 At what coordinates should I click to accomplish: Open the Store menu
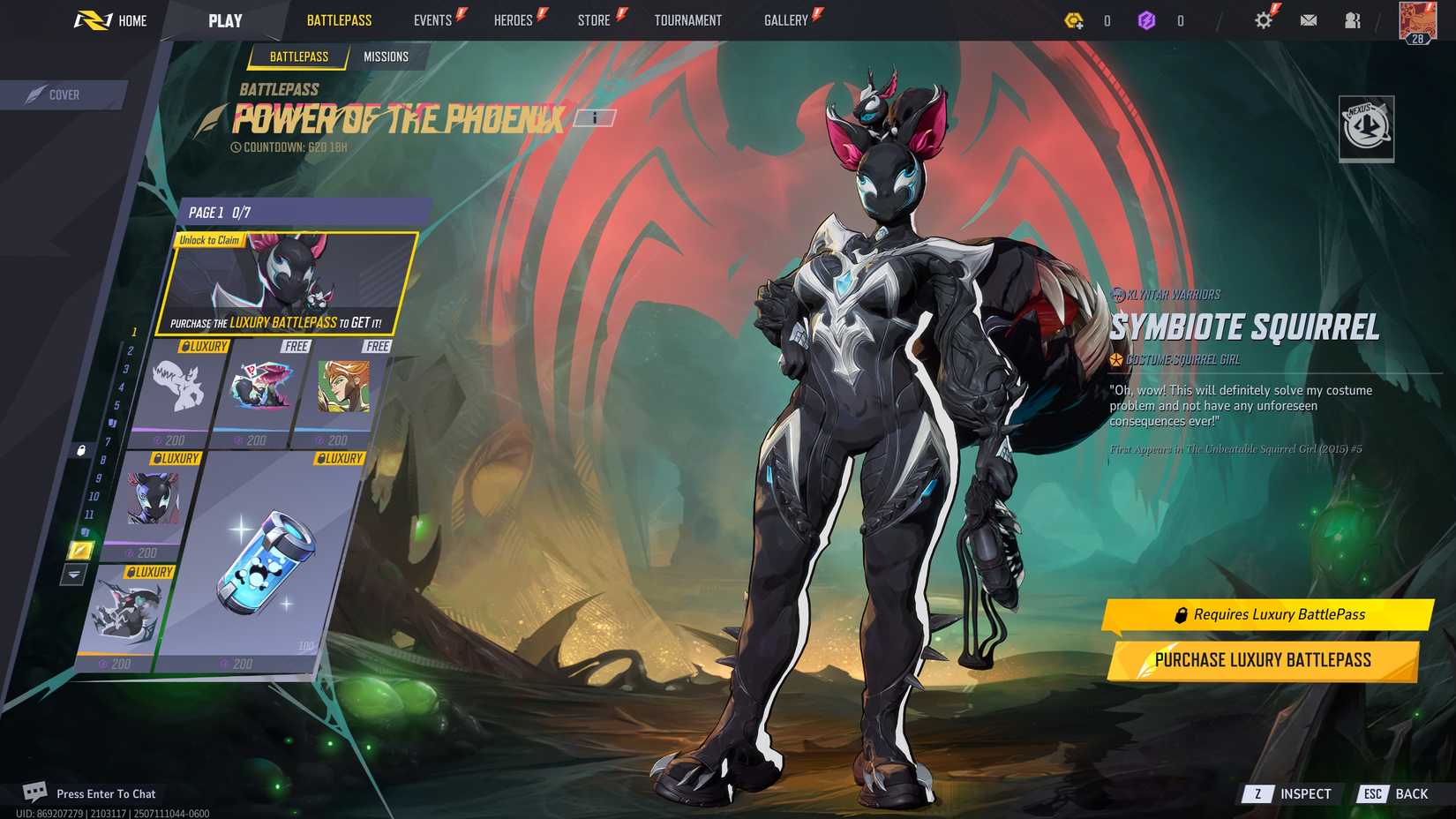[594, 19]
